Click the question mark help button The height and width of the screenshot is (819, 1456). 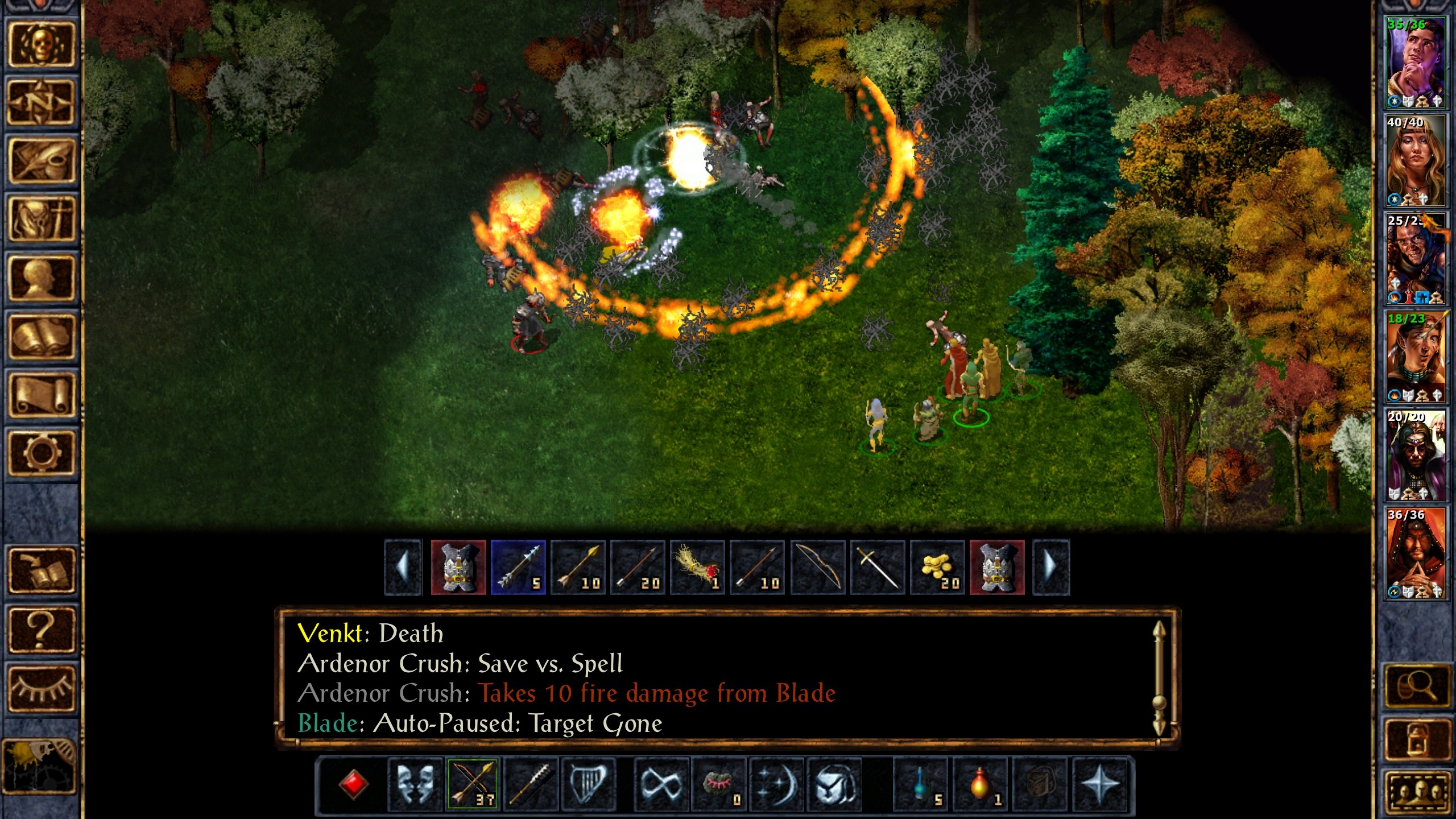click(x=41, y=628)
